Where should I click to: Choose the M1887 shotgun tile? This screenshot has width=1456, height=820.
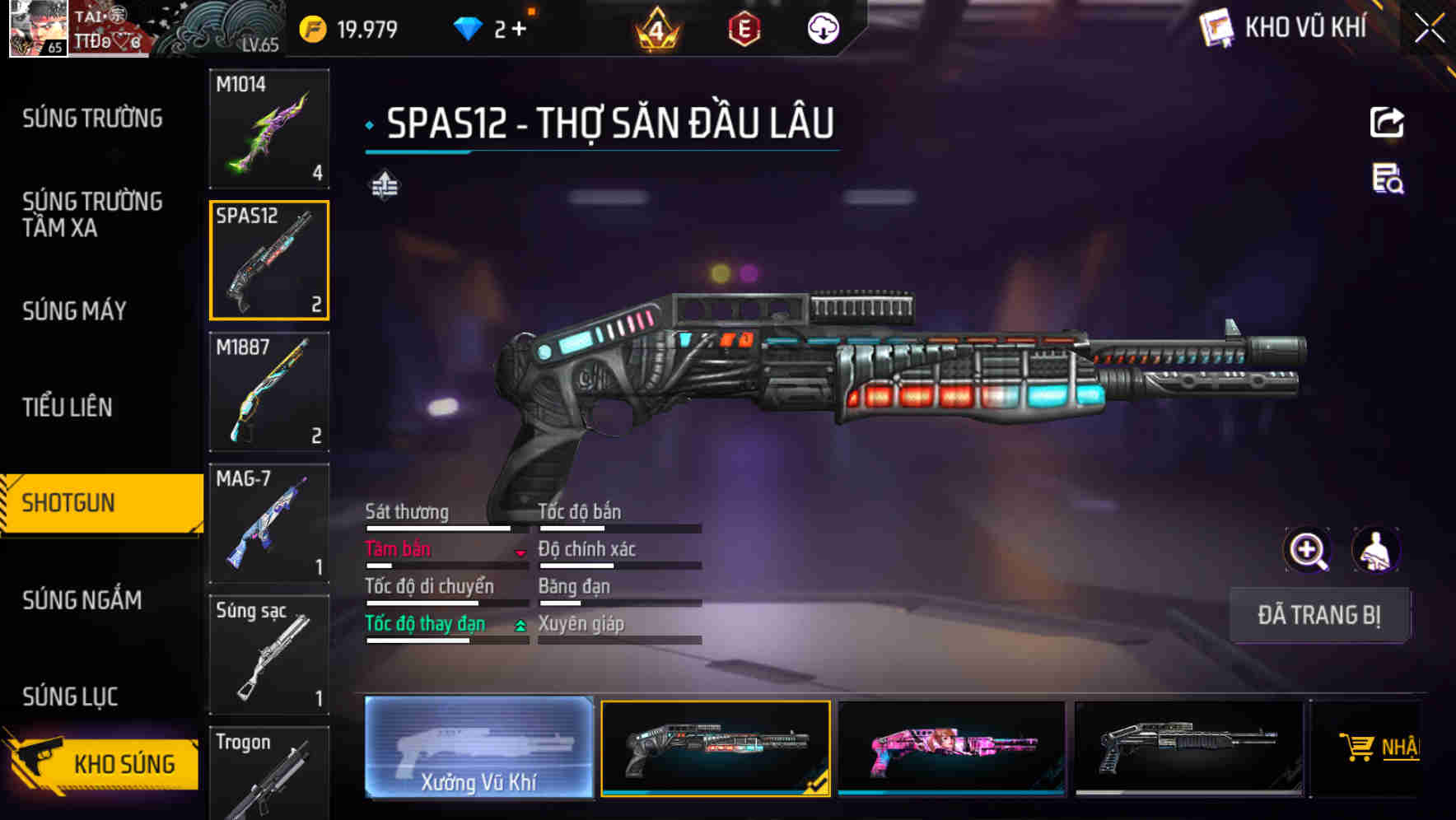coord(269,392)
